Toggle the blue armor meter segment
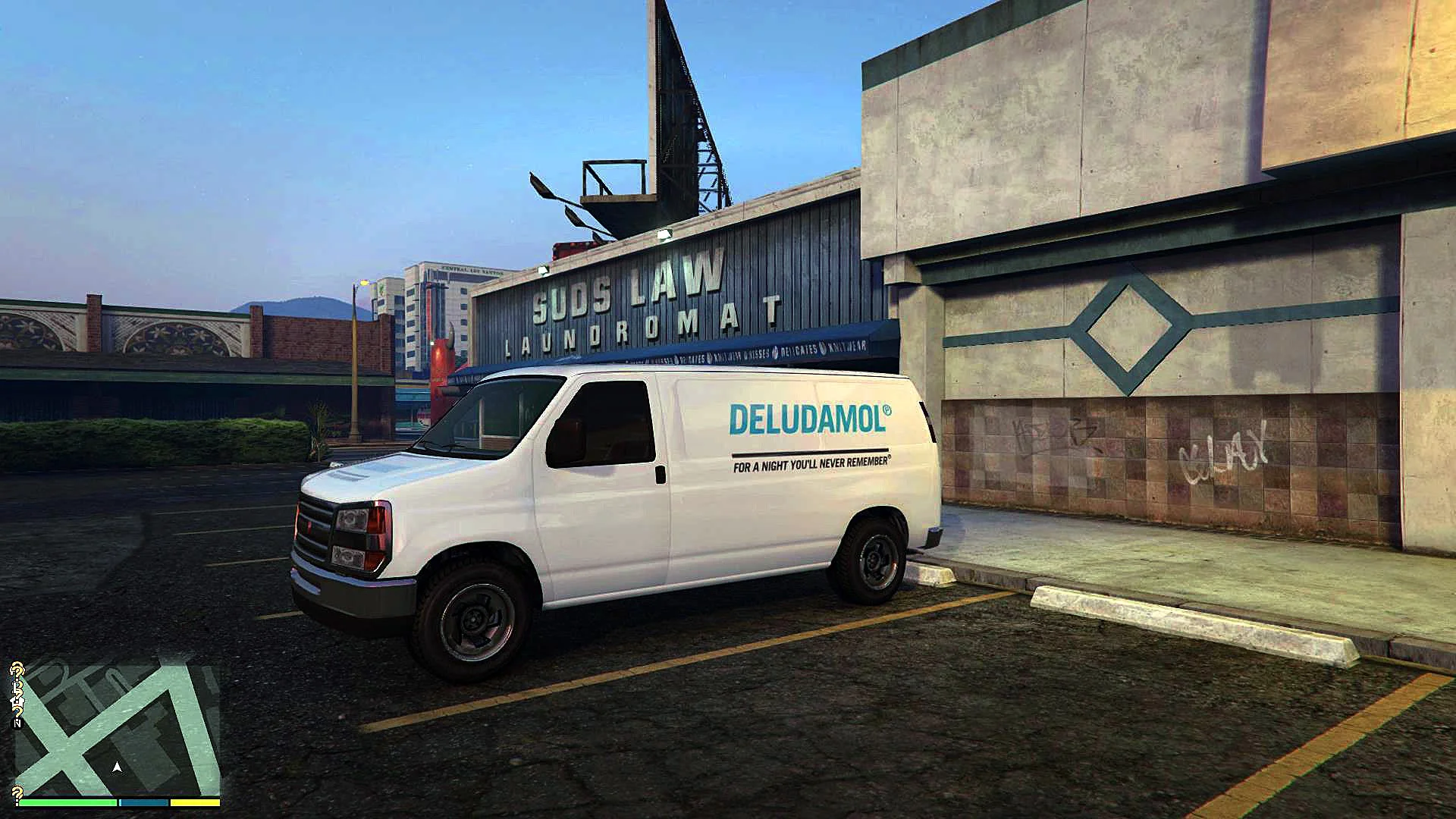The height and width of the screenshot is (819, 1456). [x=144, y=802]
